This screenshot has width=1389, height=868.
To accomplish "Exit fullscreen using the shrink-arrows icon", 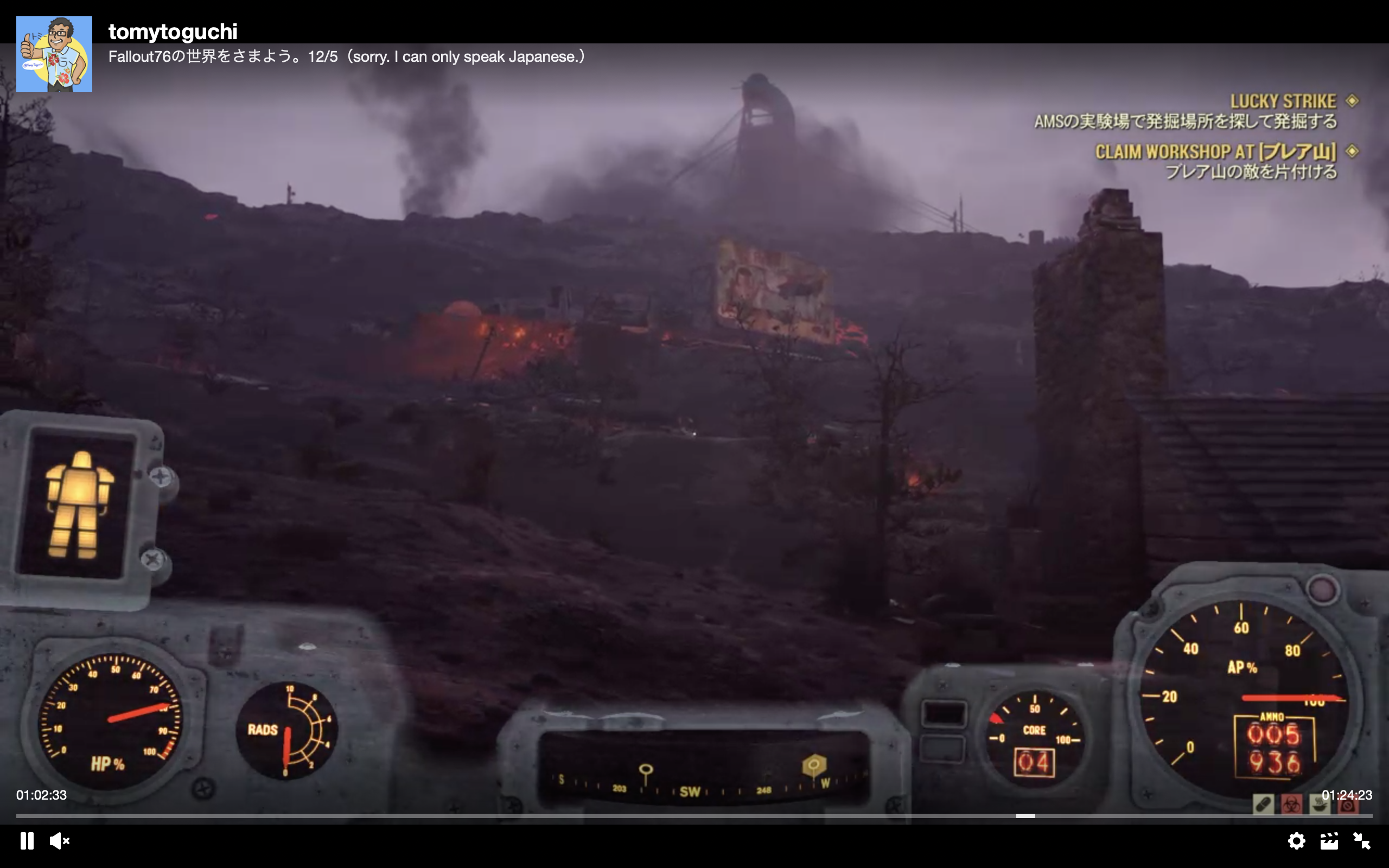I will pos(1363,841).
